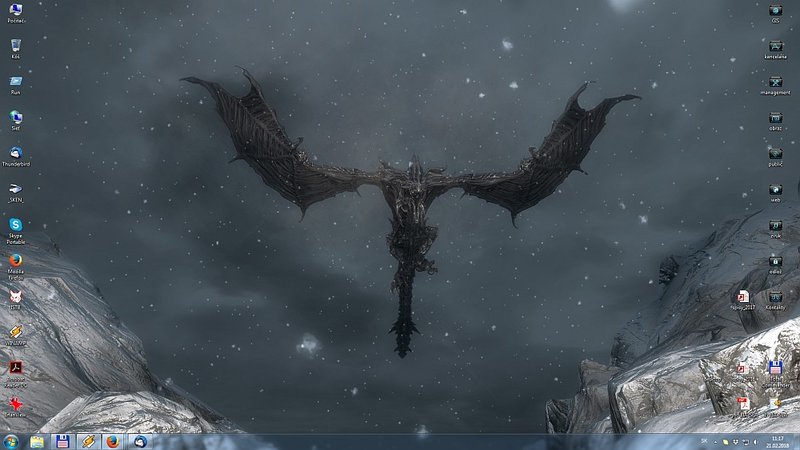Launch Firefox from the taskbar
The image size is (800, 450).
tap(111, 441)
